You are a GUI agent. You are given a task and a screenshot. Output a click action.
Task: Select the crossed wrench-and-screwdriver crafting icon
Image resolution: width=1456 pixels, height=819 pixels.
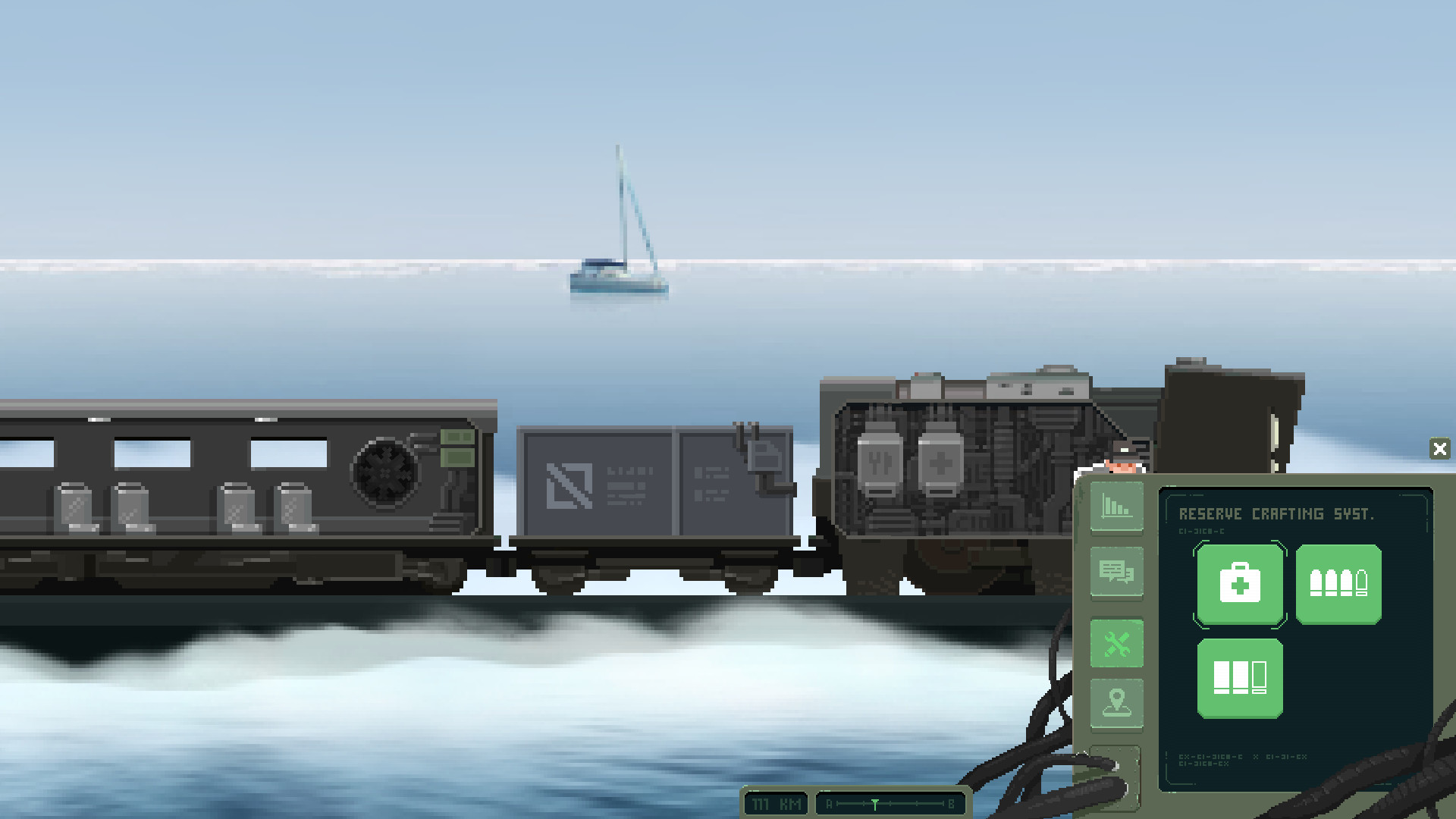point(1116,643)
